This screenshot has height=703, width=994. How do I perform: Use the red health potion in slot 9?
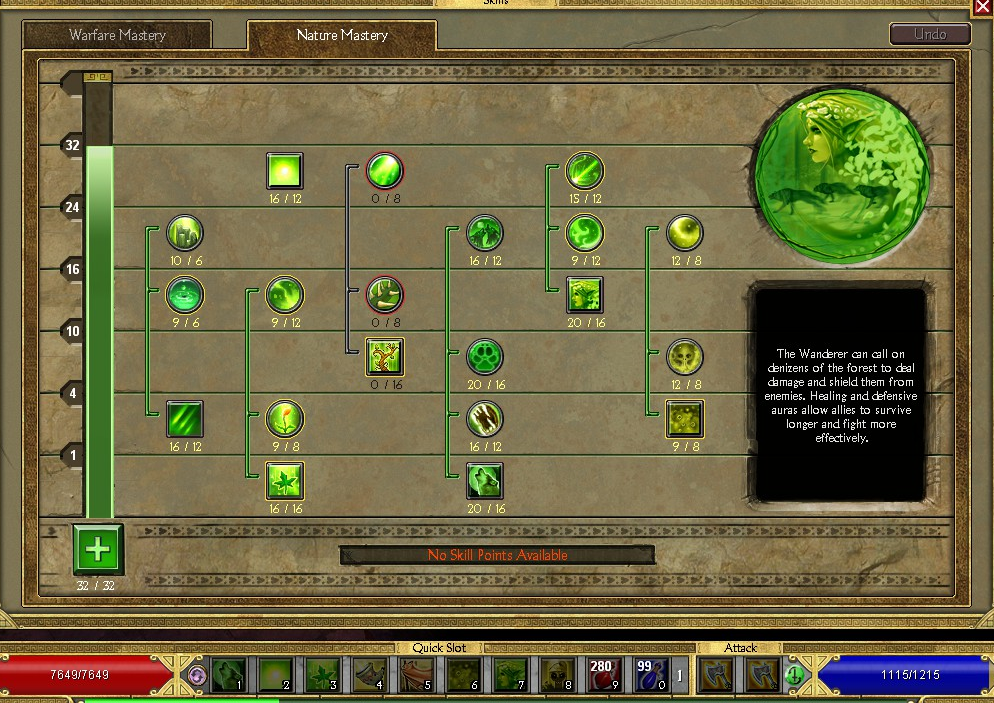602,675
